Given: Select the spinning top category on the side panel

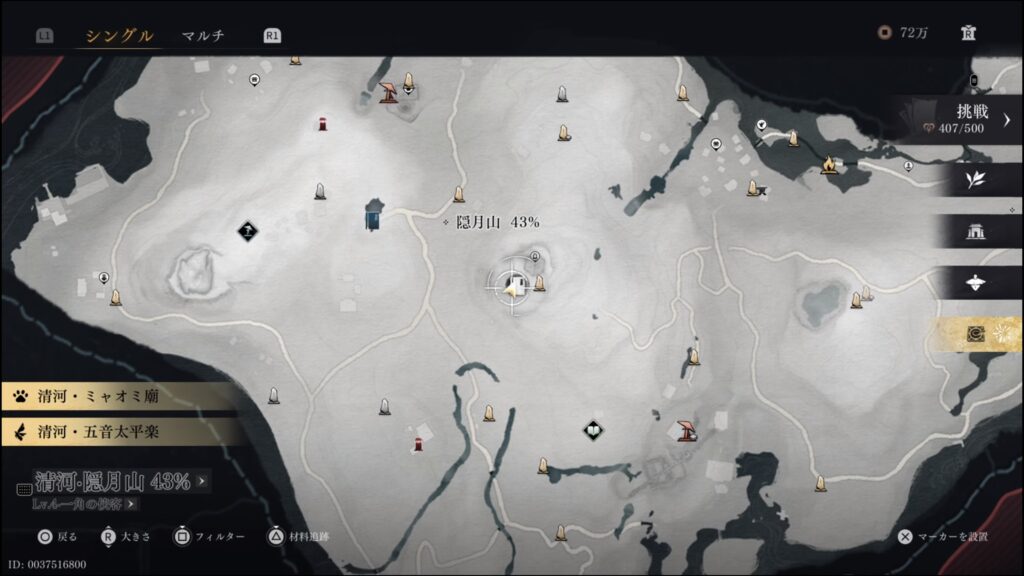Looking at the screenshot, I should tap(975, 283).
